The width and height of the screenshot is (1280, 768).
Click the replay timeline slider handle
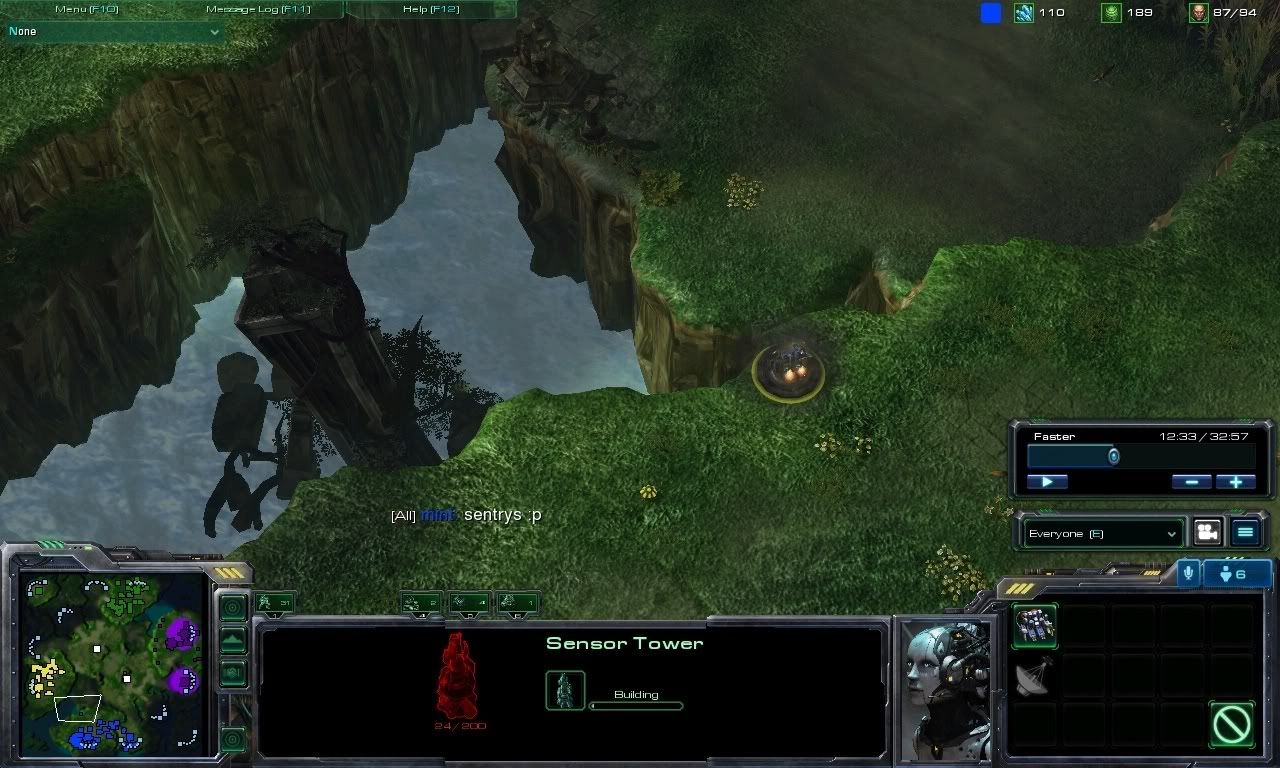coord(1113,457)
